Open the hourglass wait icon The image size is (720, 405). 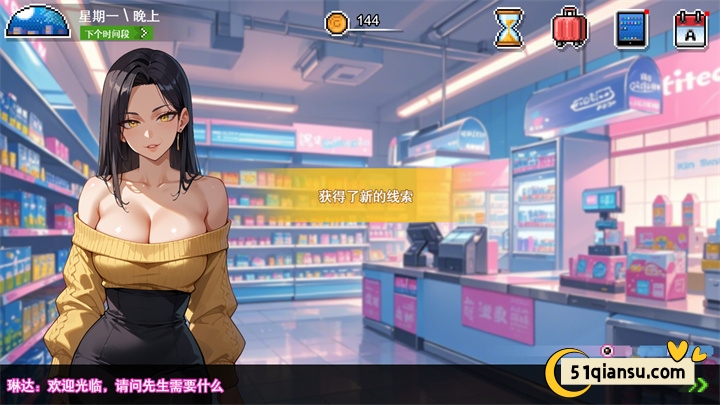click(509, 27)
